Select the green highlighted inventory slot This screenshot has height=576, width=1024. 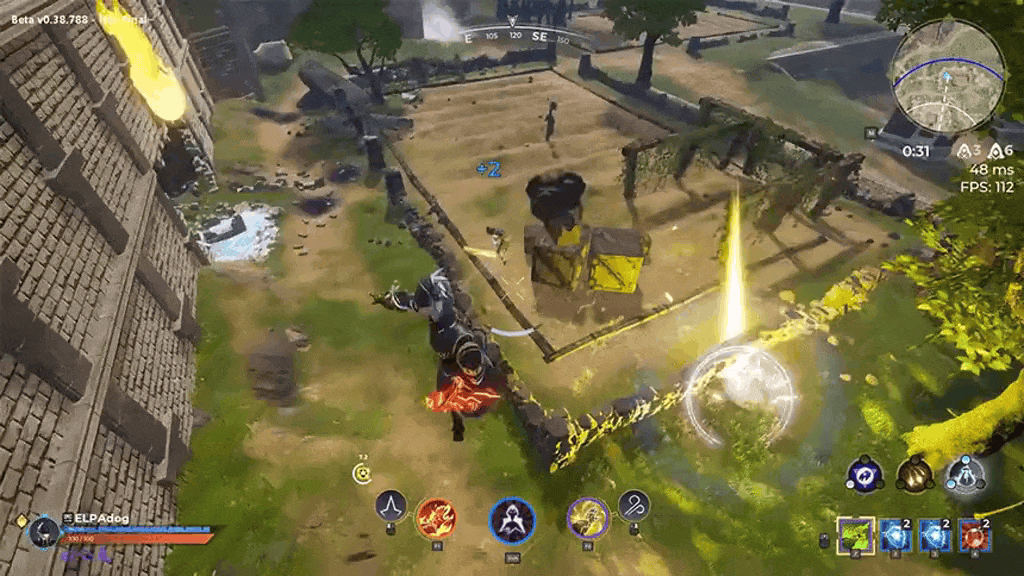tap(855, 535)
